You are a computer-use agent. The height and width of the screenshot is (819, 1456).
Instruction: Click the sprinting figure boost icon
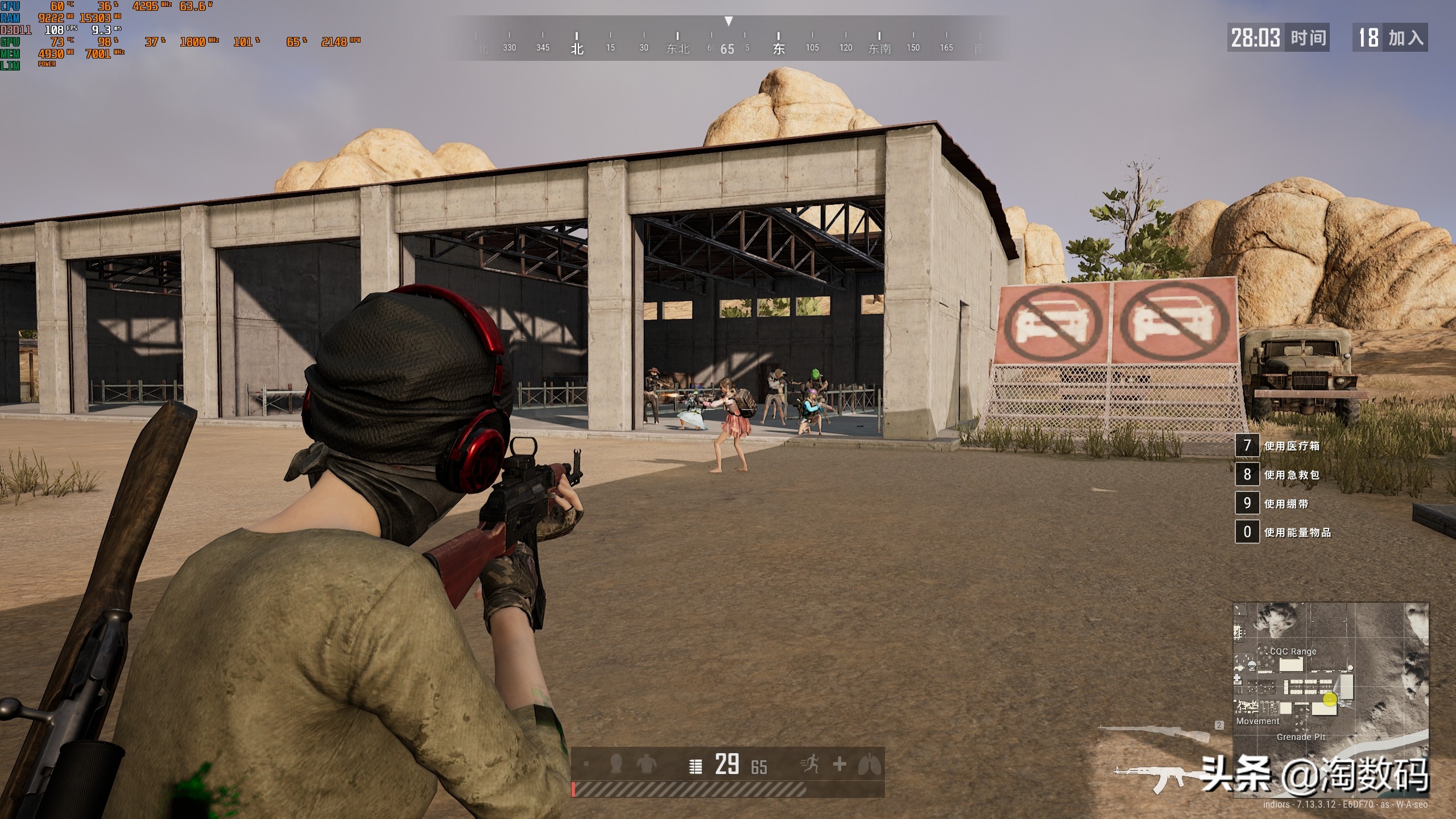[x=809, y=764]
